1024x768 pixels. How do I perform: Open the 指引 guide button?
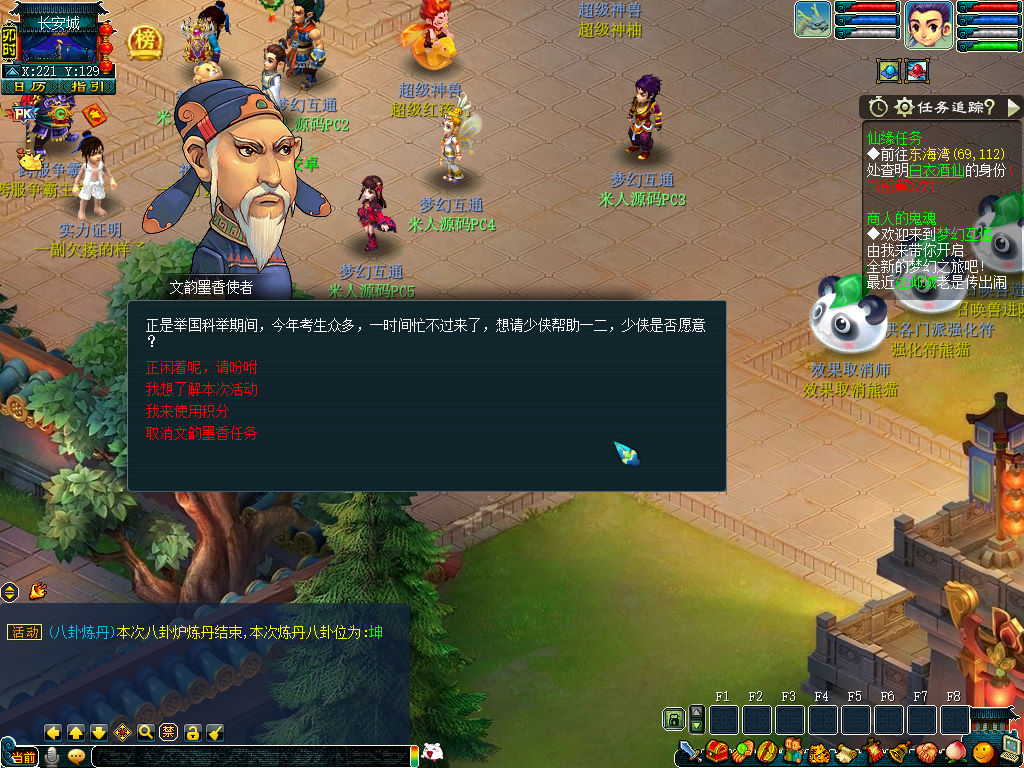click(88, 87)
